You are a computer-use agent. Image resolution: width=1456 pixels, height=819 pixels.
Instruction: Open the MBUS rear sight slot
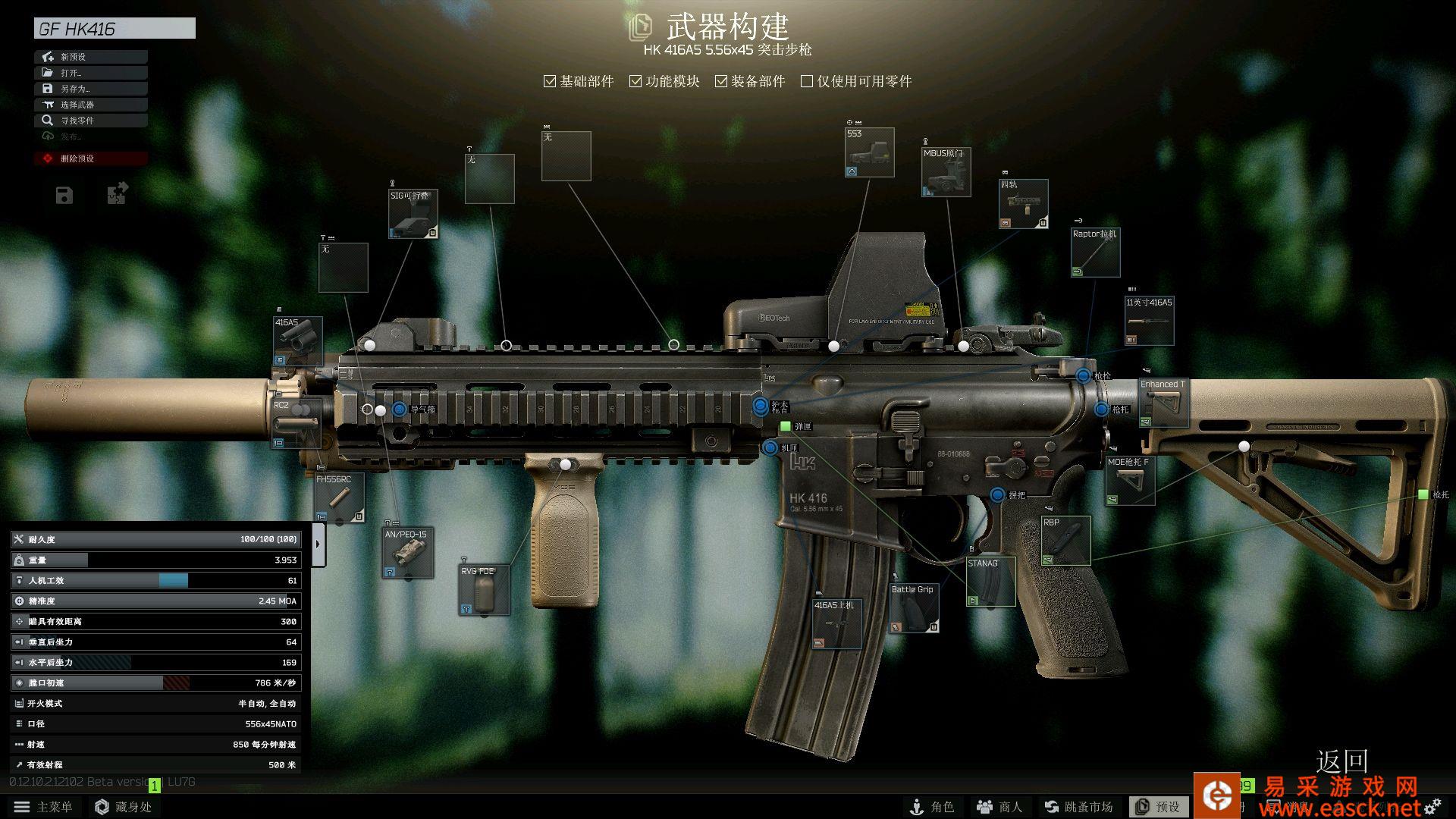click(946, 172)
